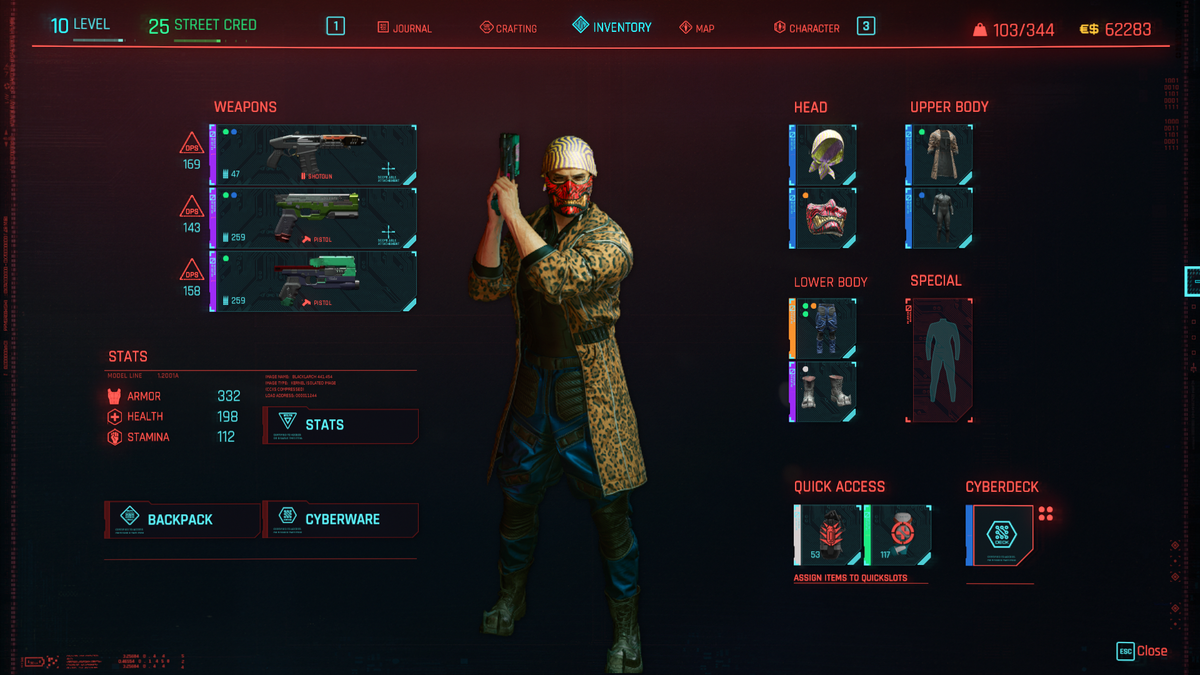This screenshot has height=675, width=1200.
Task: Select the blue pants lower body slot
Action: point(824,329)
